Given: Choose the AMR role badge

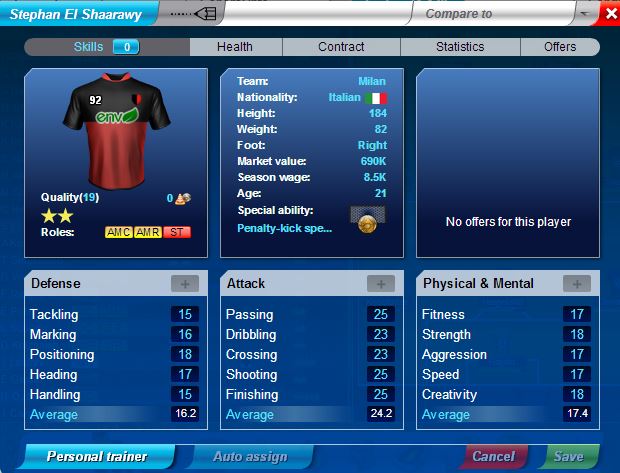Looking at the screenshot, I should pyautogui.click(x=148, y=232).
